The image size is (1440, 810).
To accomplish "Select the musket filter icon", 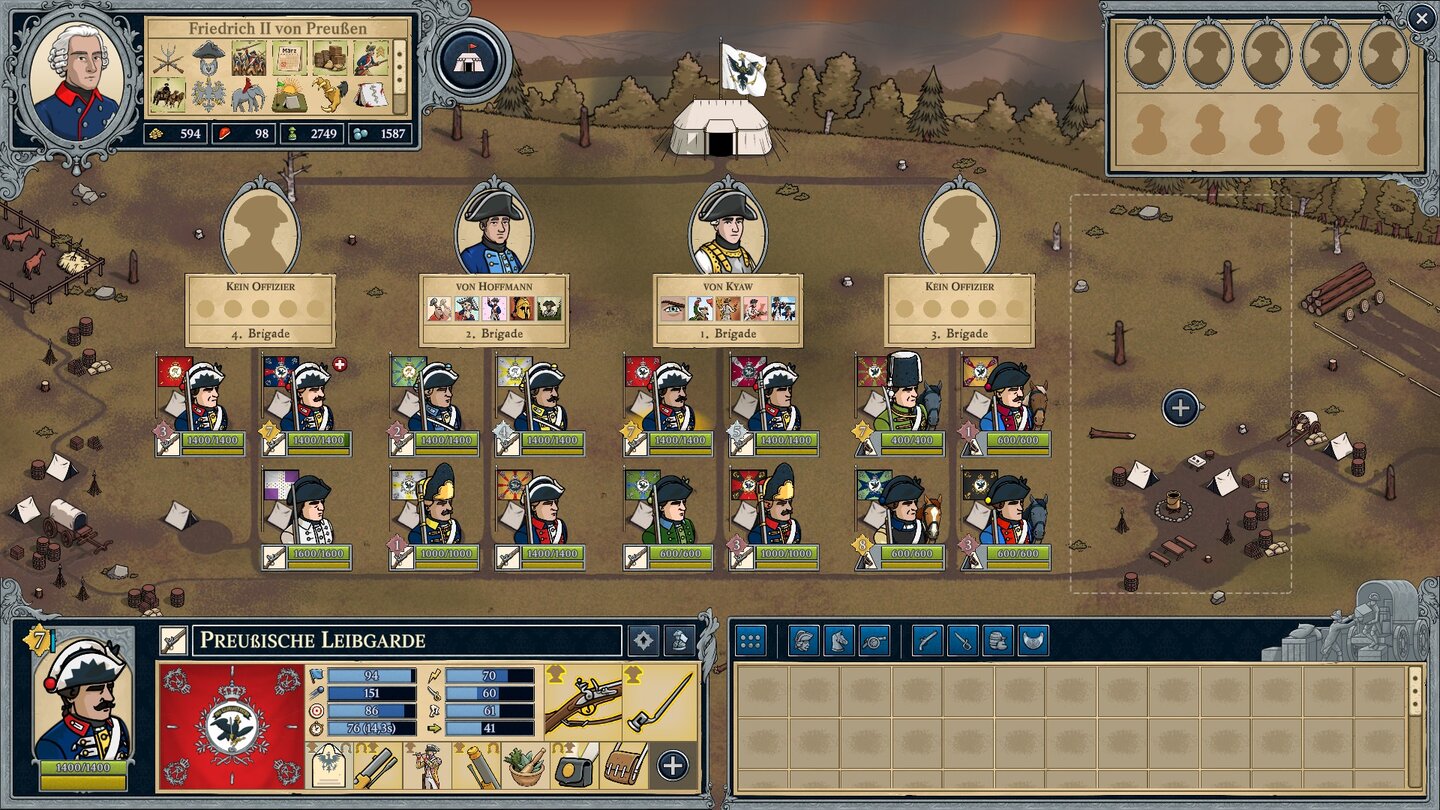I will tap(928, 639).
